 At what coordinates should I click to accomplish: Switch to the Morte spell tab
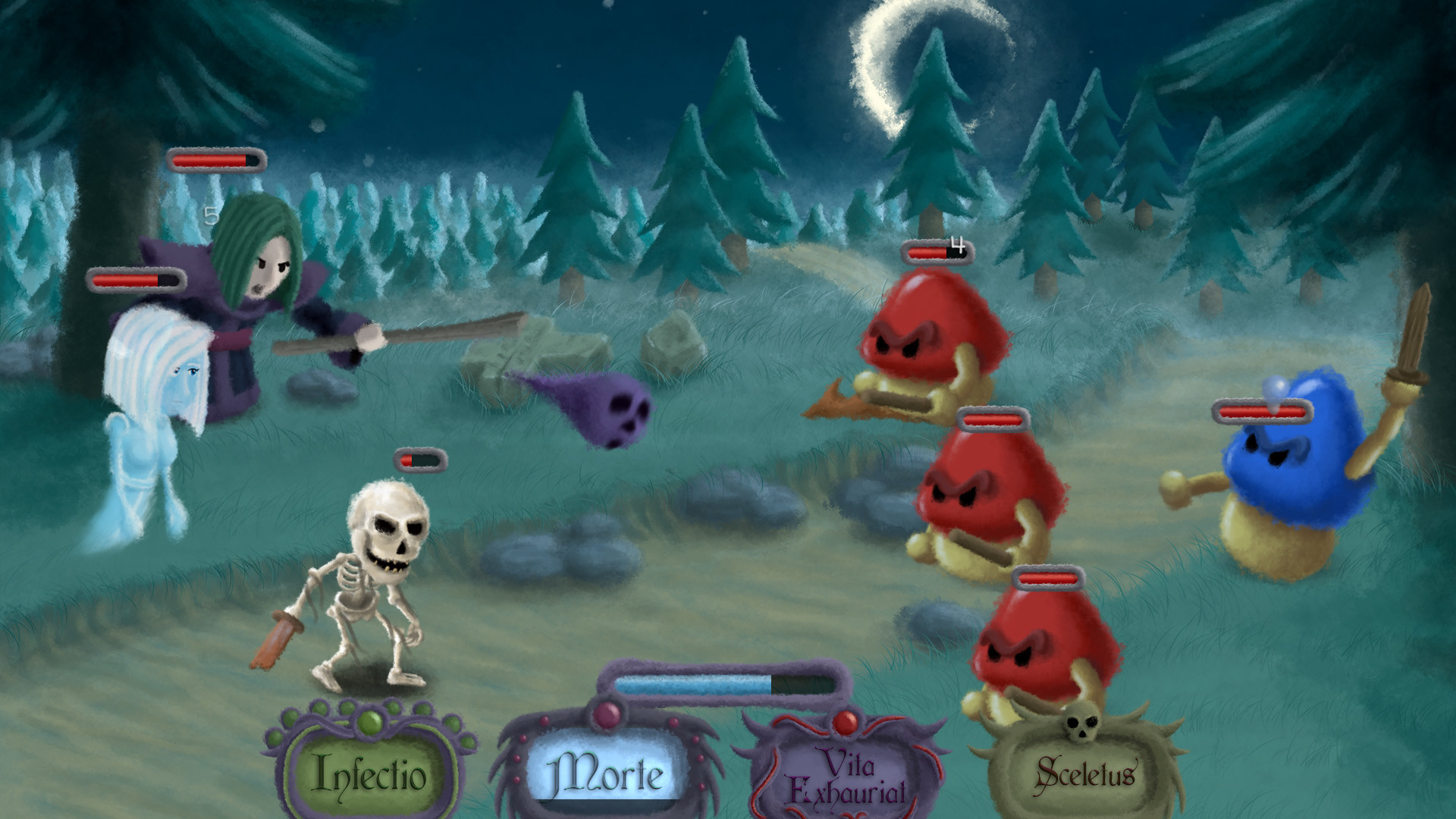(607, 773)
